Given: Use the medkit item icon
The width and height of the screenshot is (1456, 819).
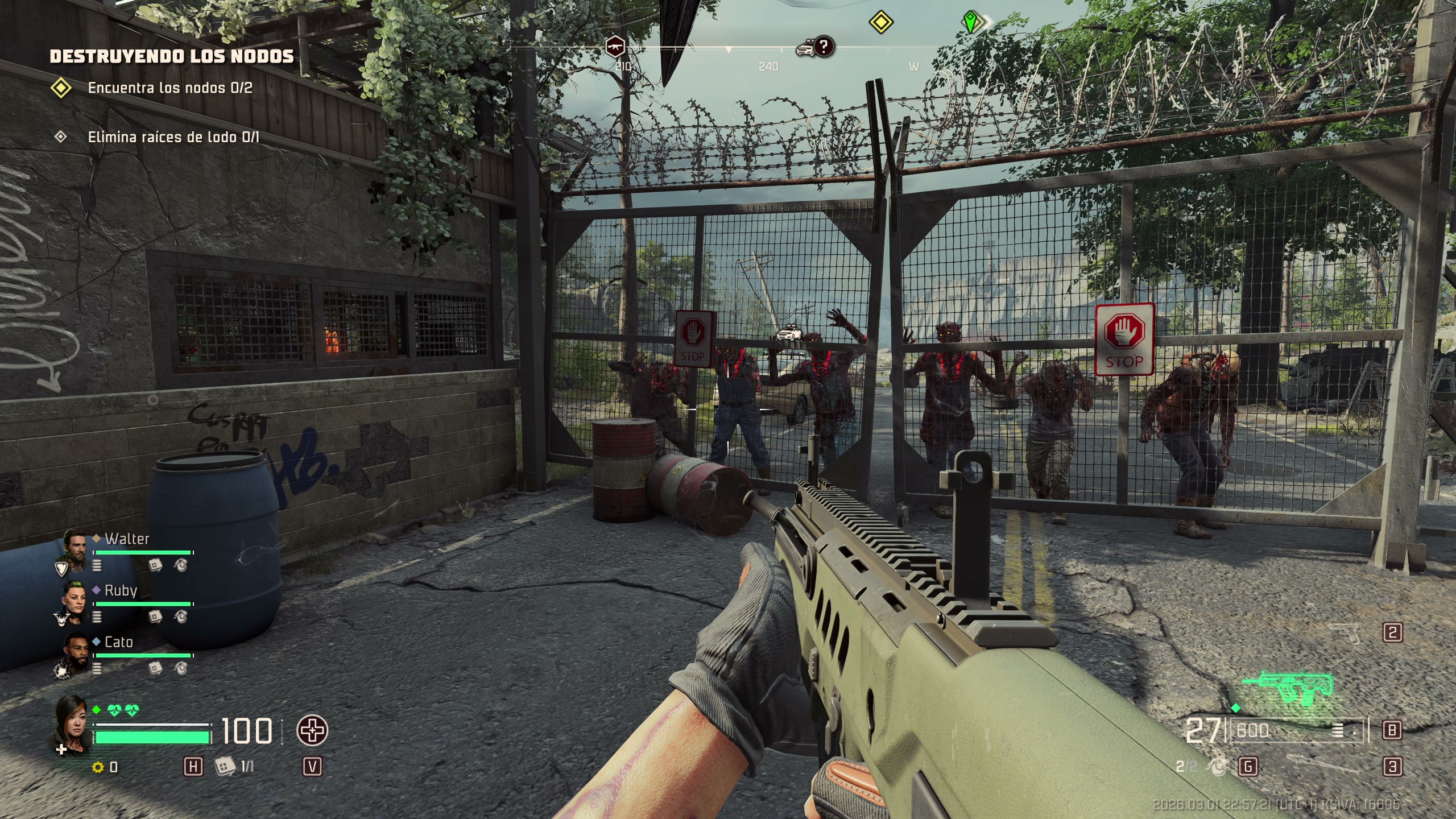Looking at the screenshot, I should [x=225, y=767].
